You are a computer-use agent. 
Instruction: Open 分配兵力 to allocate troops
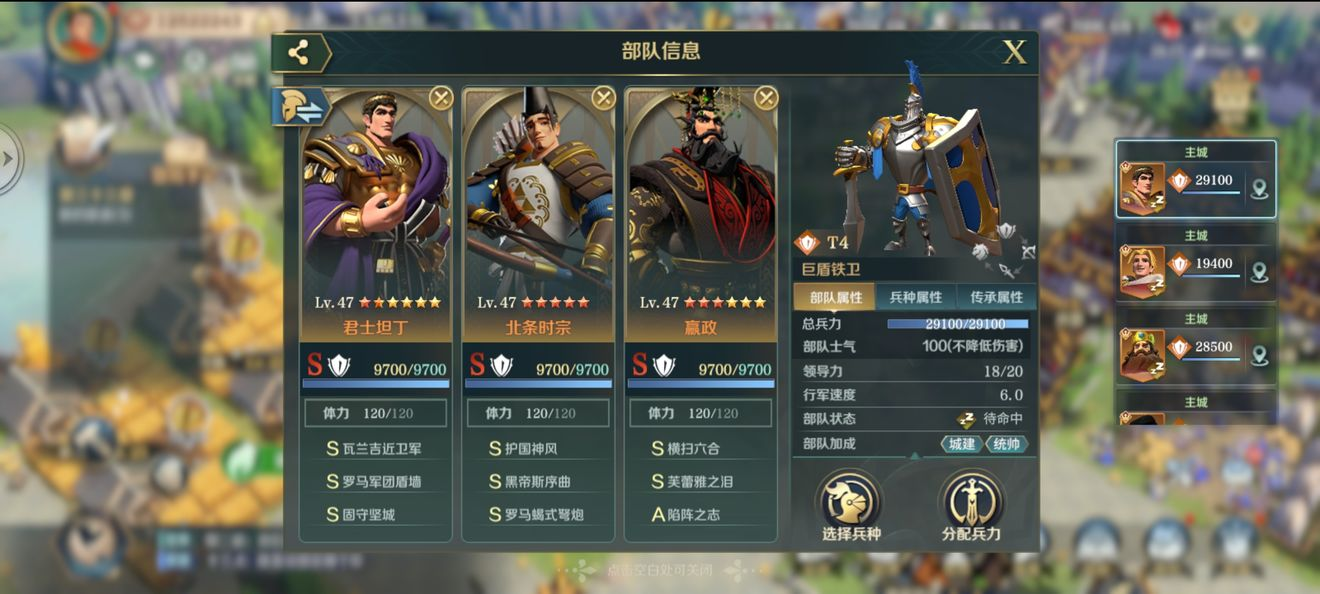pos(971,505)
